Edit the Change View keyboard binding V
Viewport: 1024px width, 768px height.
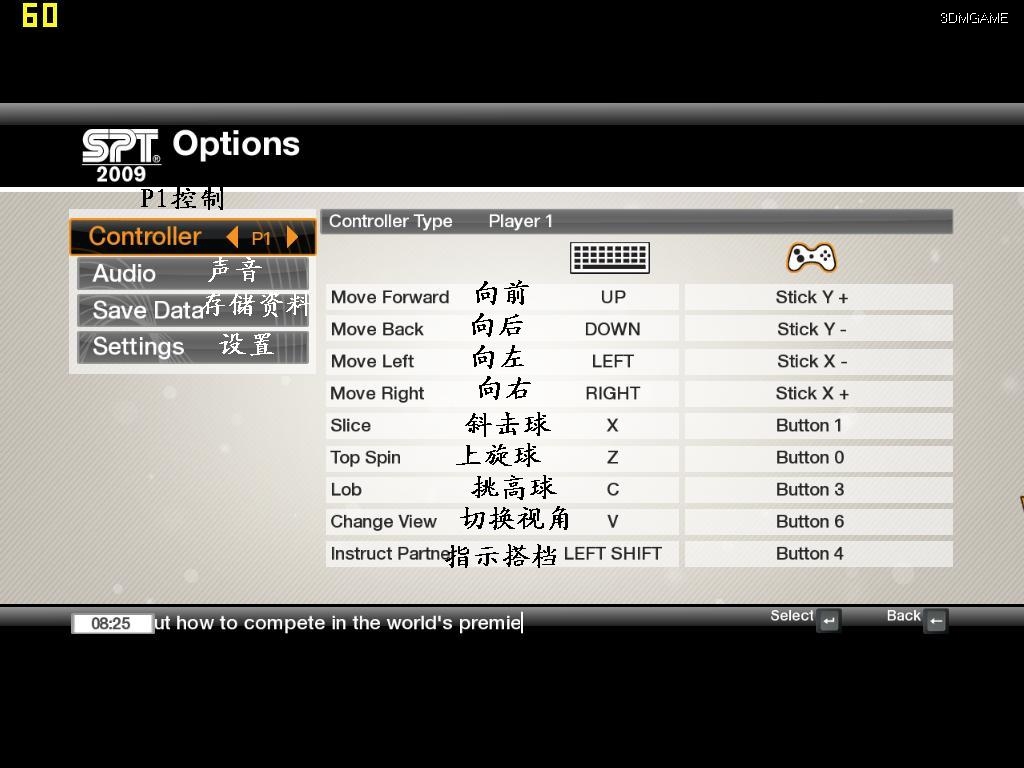[613, 521]
